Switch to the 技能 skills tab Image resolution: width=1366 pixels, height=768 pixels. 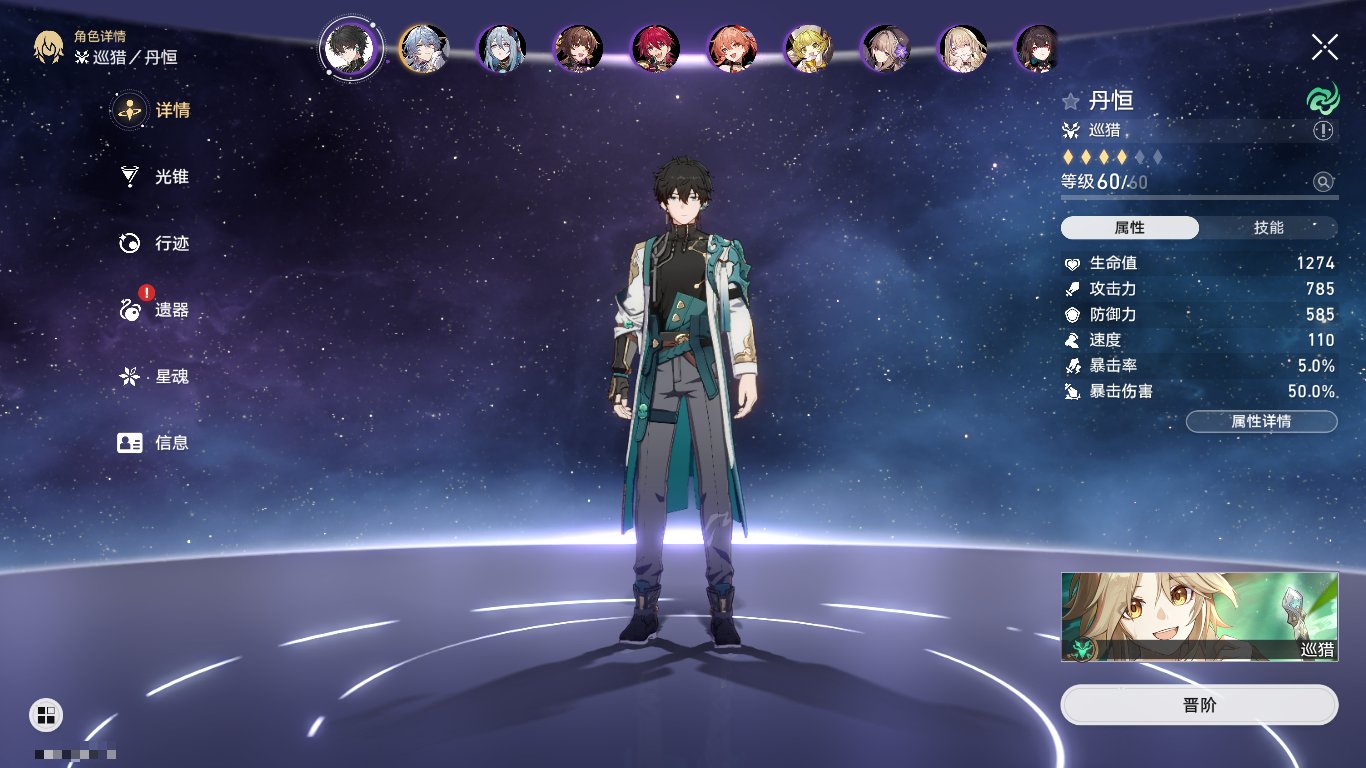click(1268, 228)
